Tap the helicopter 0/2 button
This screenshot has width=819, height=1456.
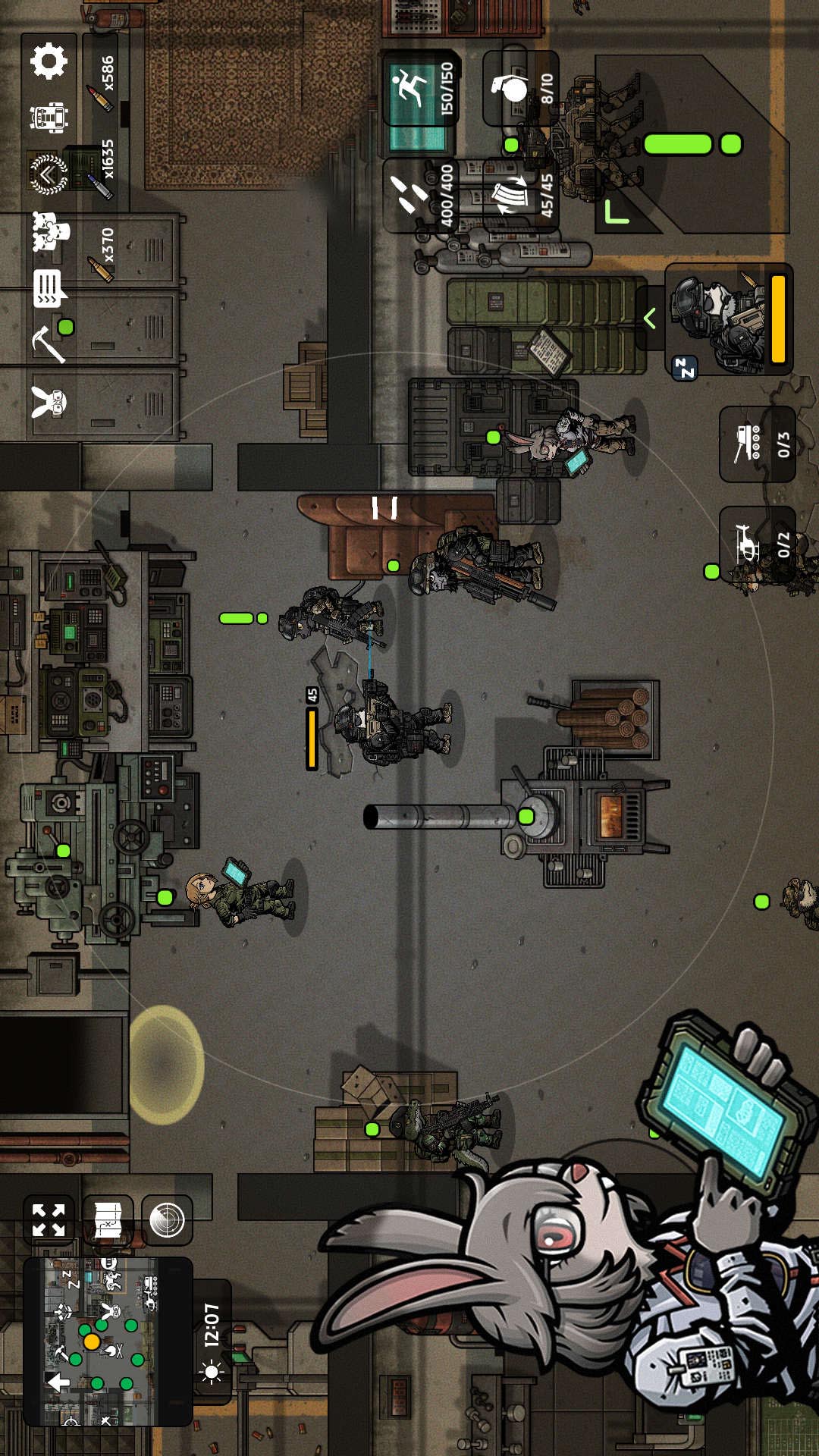click(757, 543)
